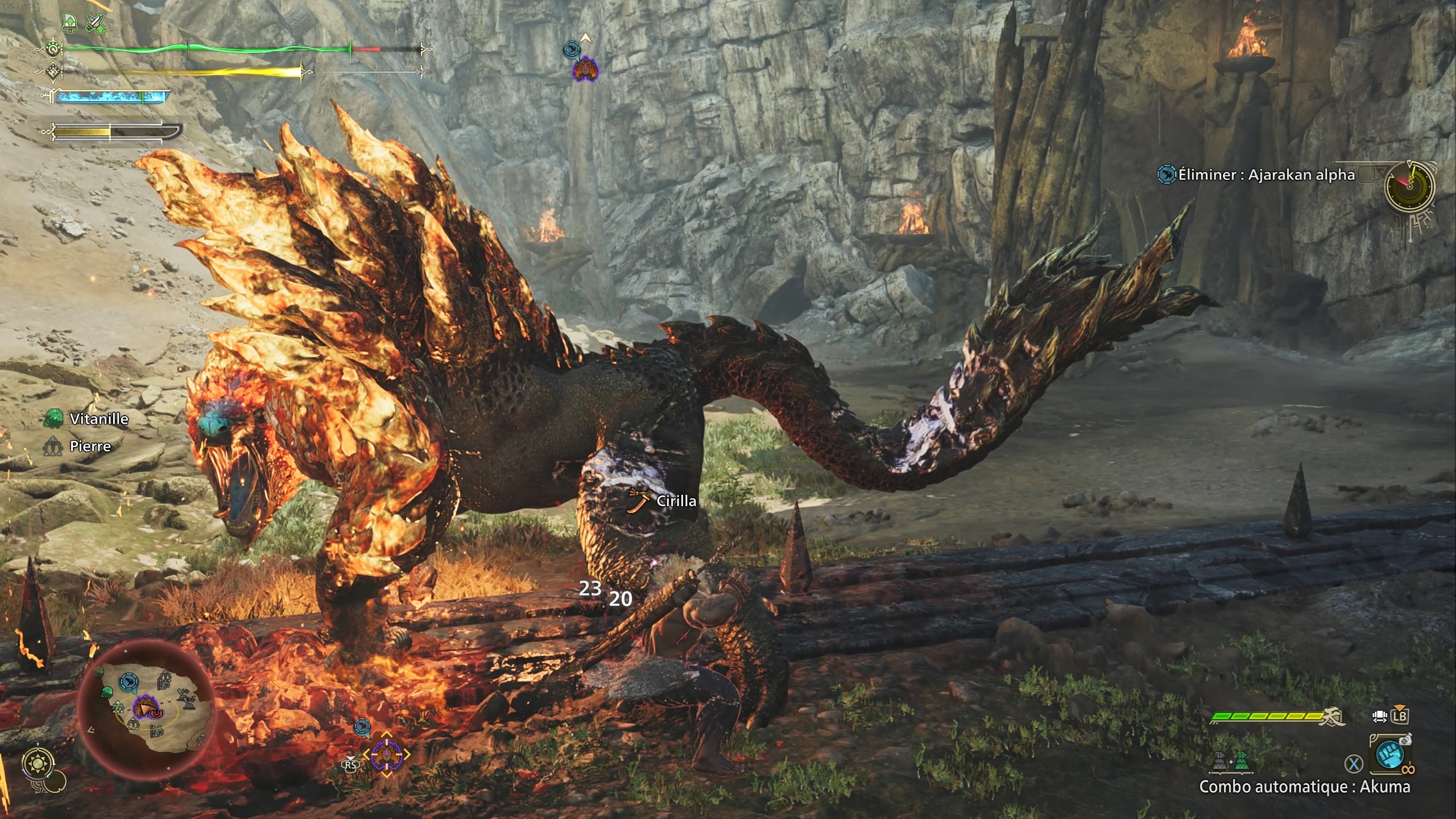The width and height of the screenshot is (1456, 819).
Task: Click the sharpness-up whetstone buff icon
Action: [69, 23]
